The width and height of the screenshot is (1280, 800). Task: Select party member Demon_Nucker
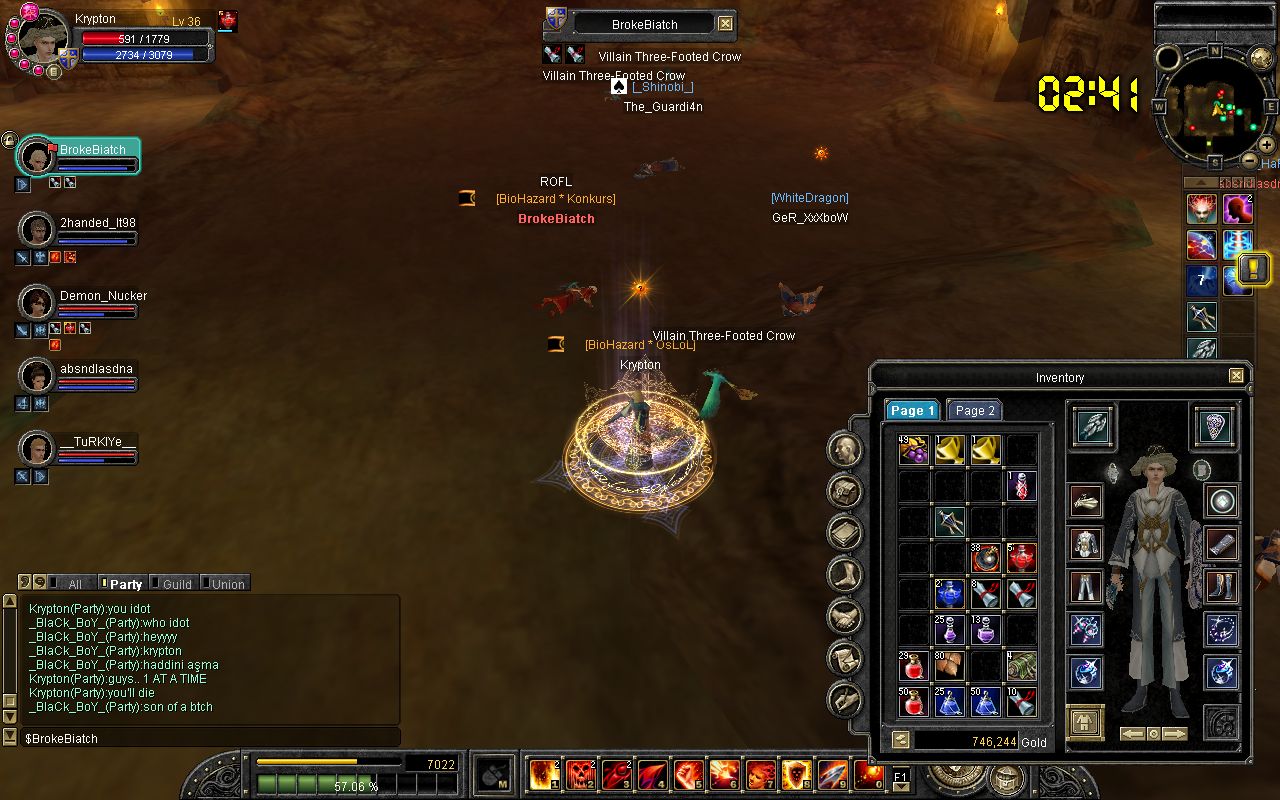click(102, 296)
